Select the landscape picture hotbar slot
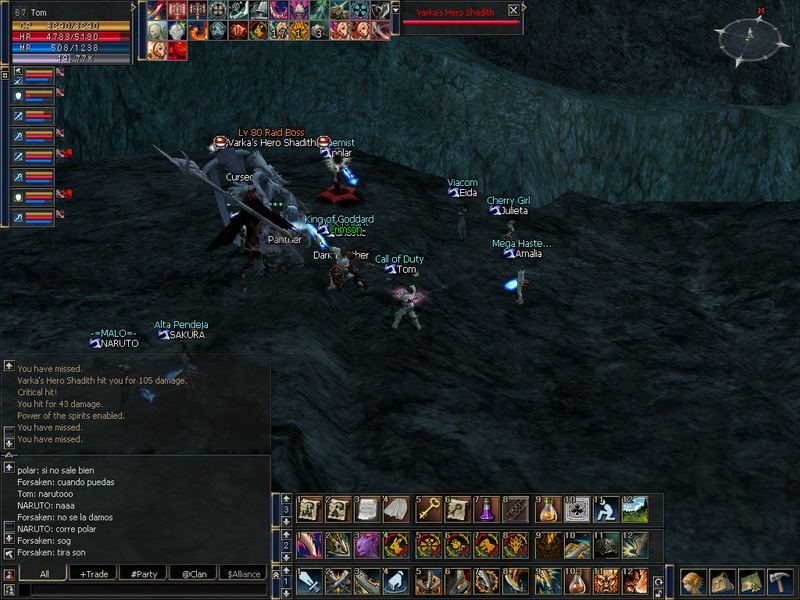 [x=635, y=508]
